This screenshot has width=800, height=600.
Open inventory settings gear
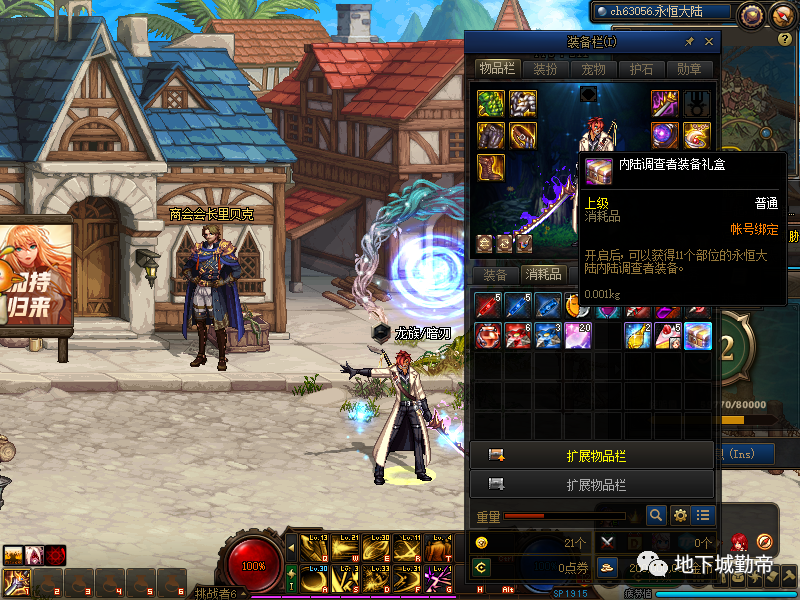click(681, 516)
